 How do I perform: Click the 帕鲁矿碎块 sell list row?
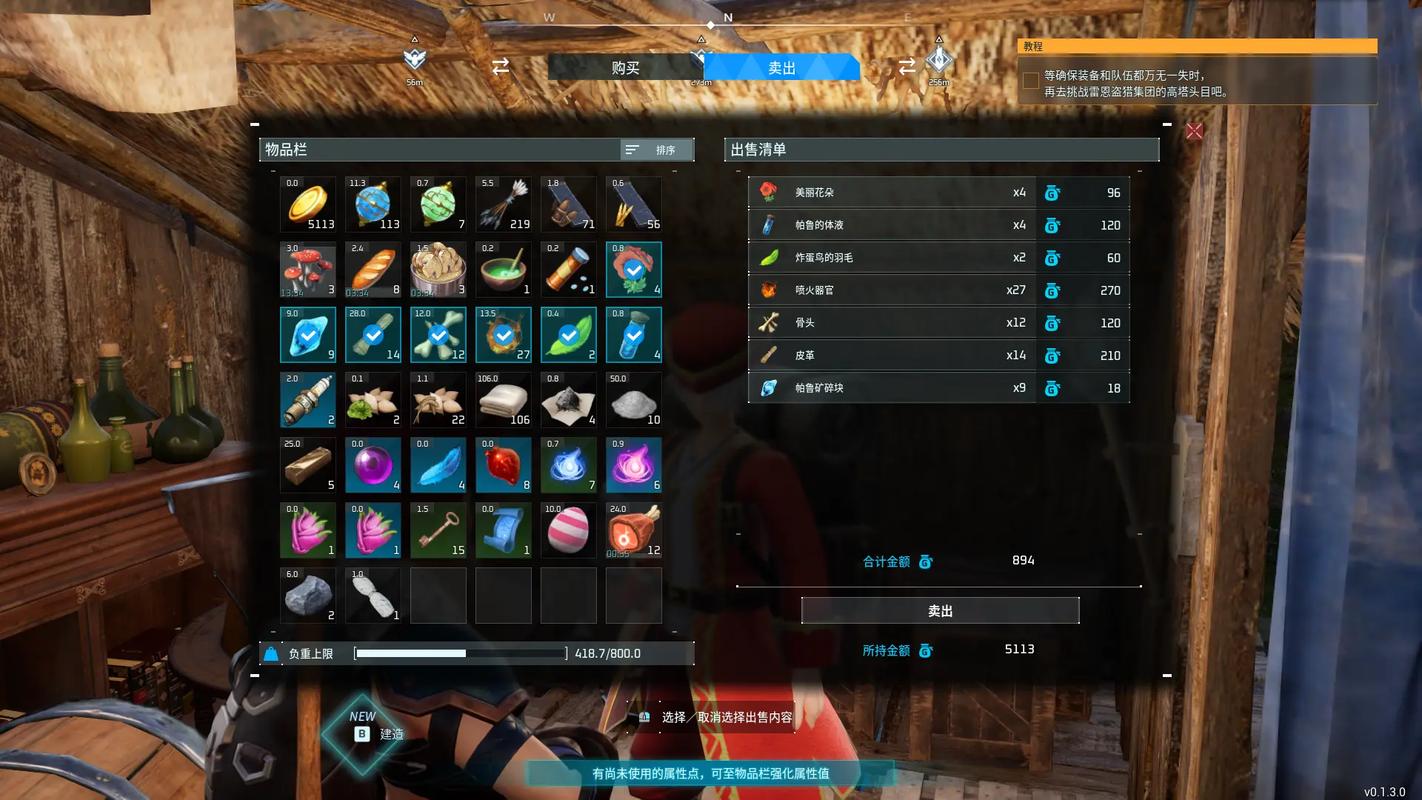938,388
